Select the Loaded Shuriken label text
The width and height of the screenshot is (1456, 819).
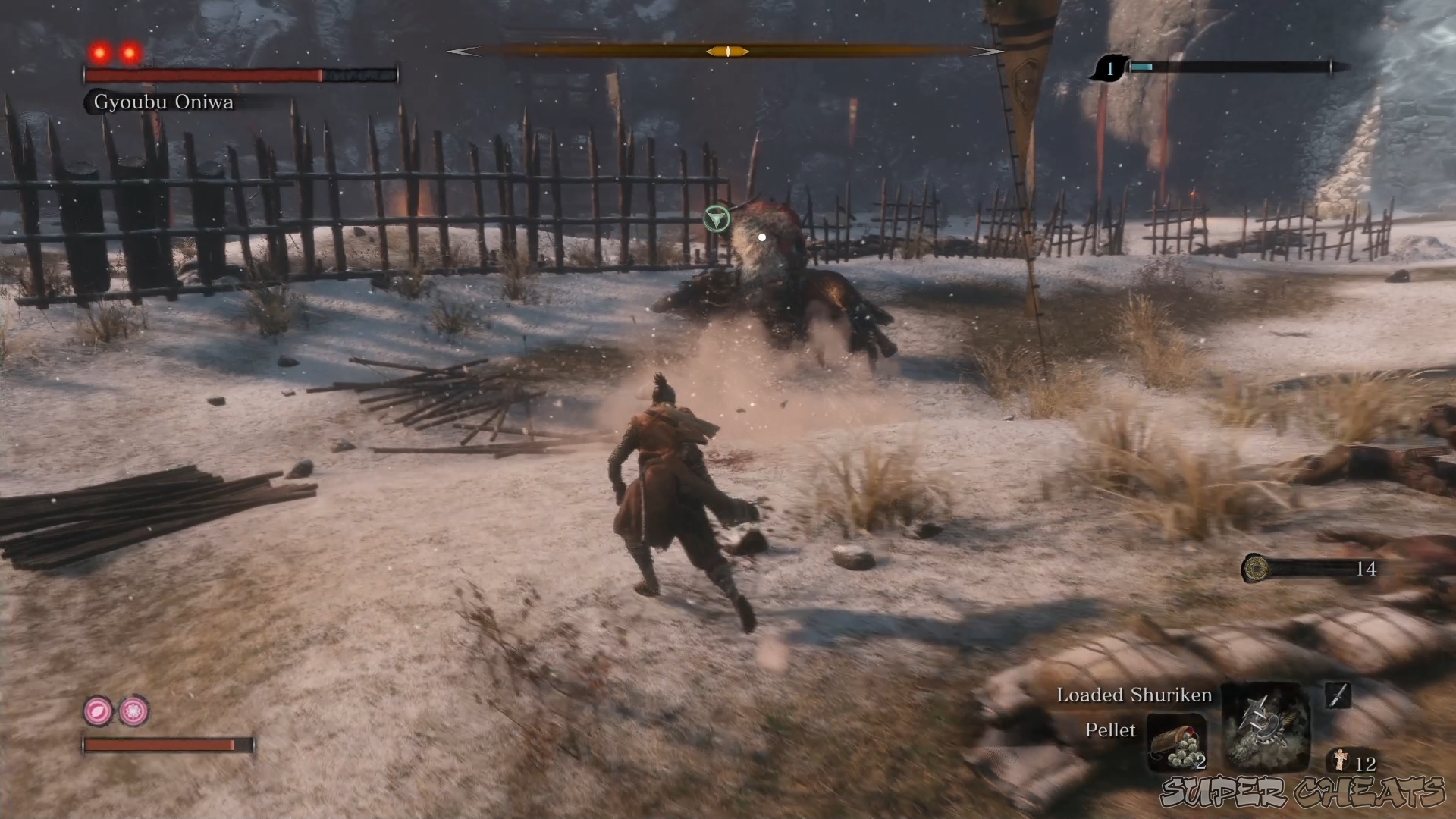[1134, 695]
